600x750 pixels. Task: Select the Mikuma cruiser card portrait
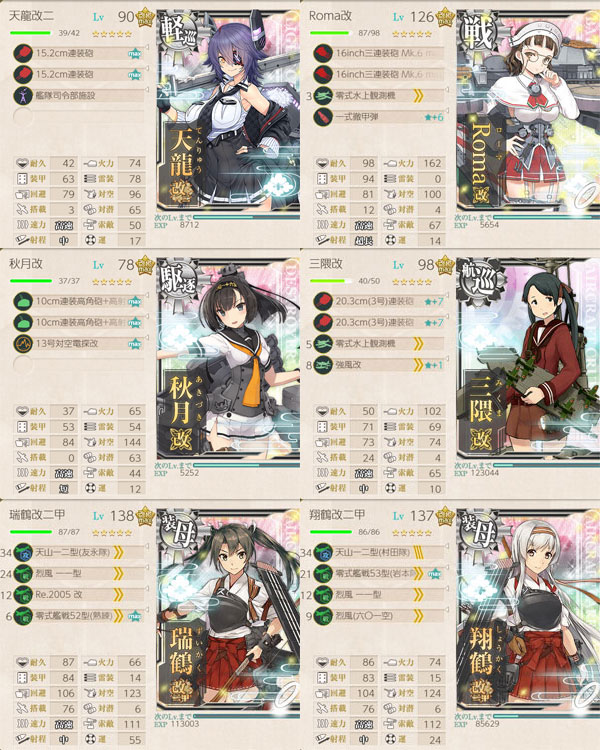pos(527,372)
